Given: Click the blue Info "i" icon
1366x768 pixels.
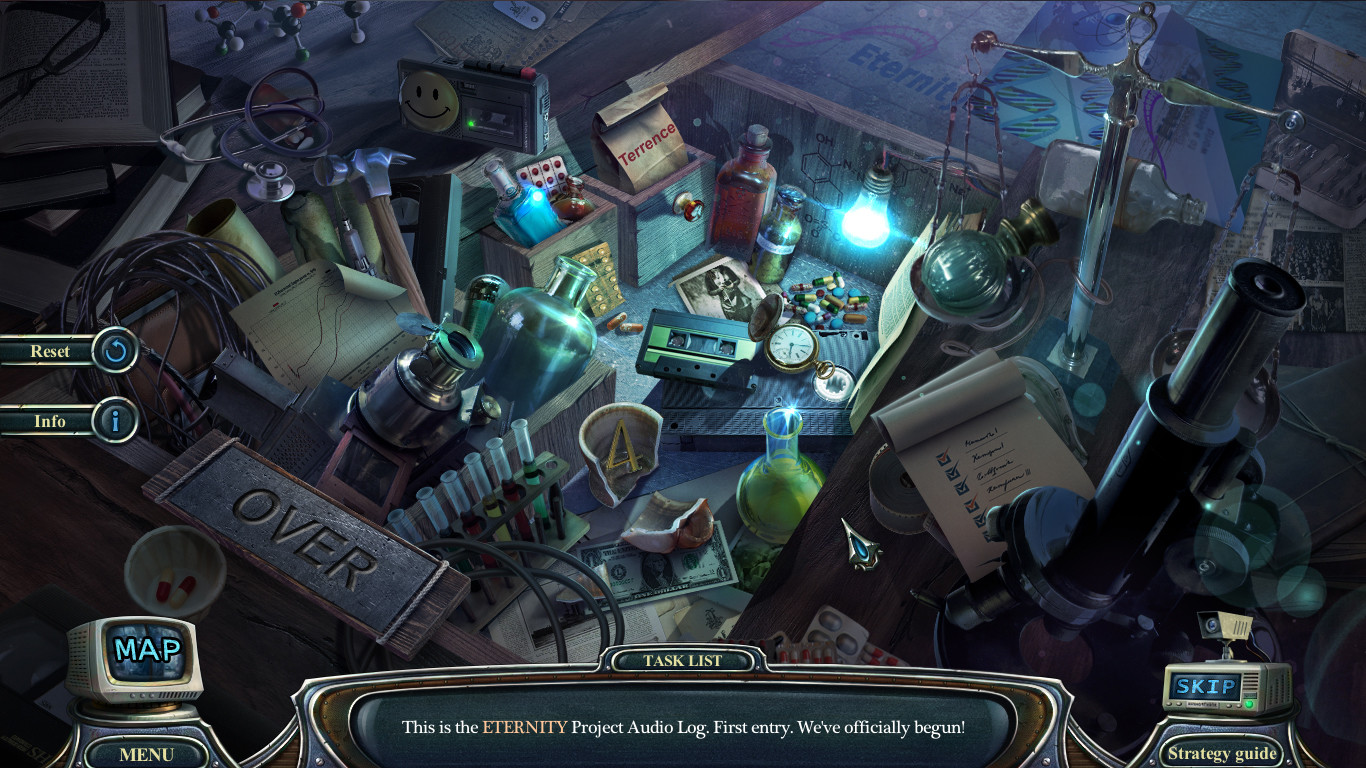Looking at the screenshot, I should (113, 421).
